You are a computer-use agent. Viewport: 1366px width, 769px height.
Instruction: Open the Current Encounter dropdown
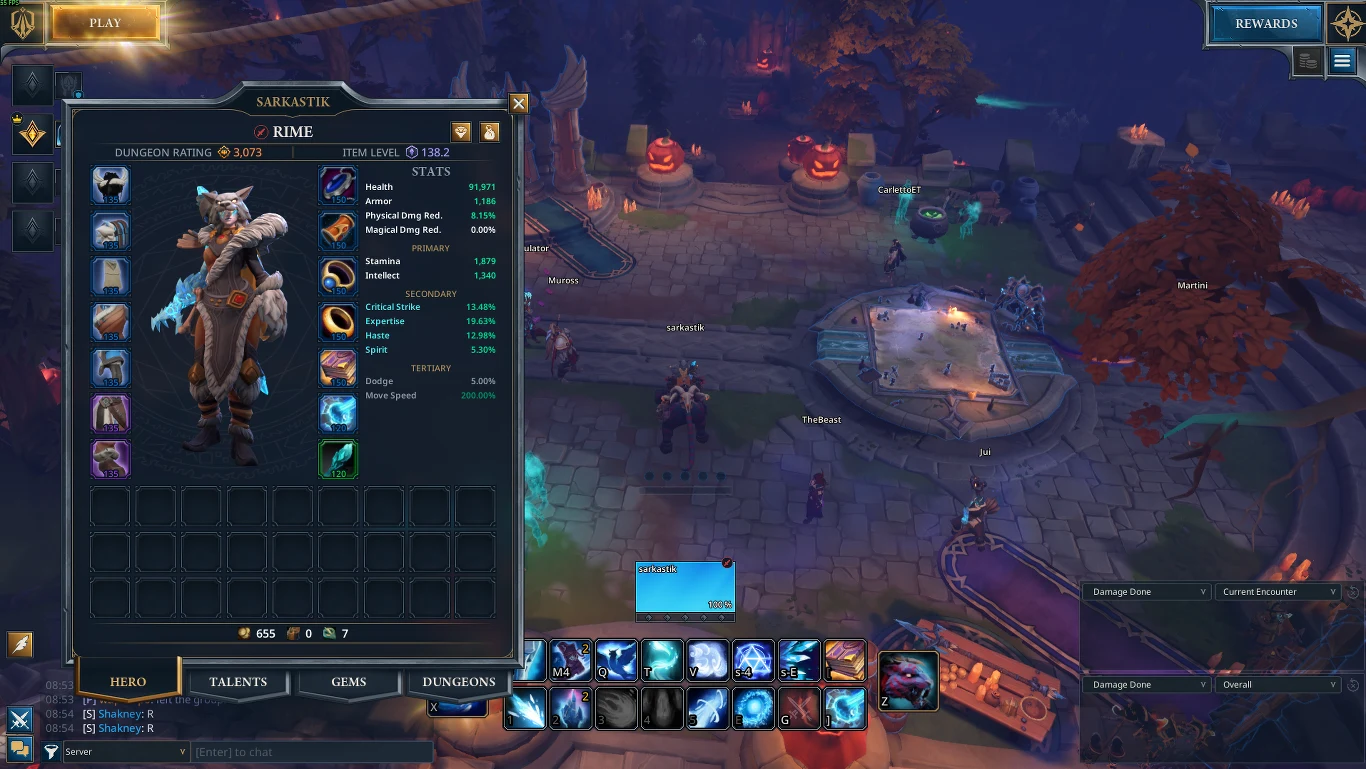1279,592
